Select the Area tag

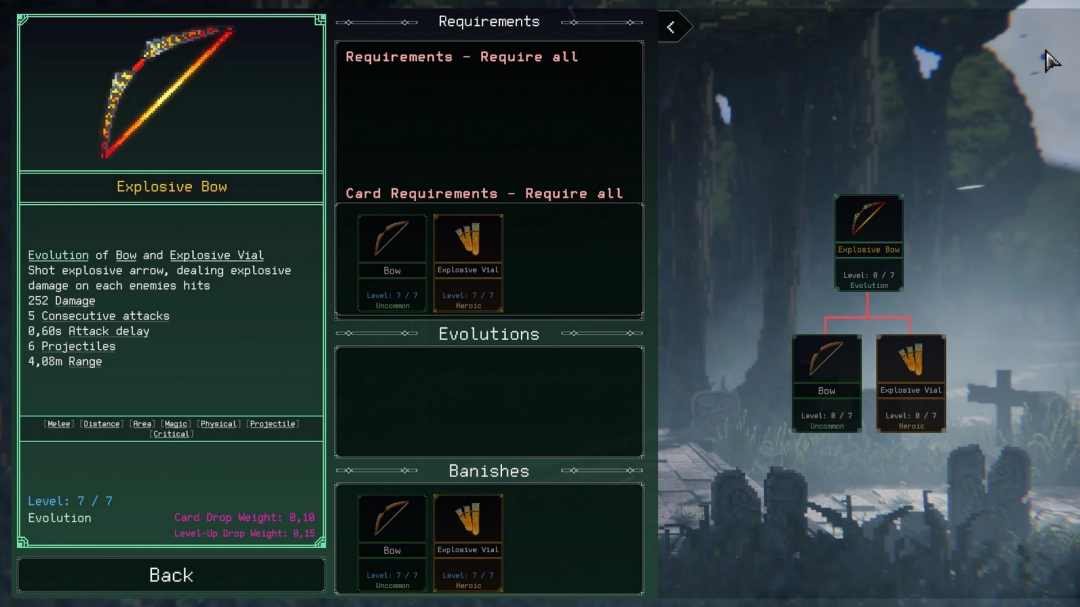142,424
